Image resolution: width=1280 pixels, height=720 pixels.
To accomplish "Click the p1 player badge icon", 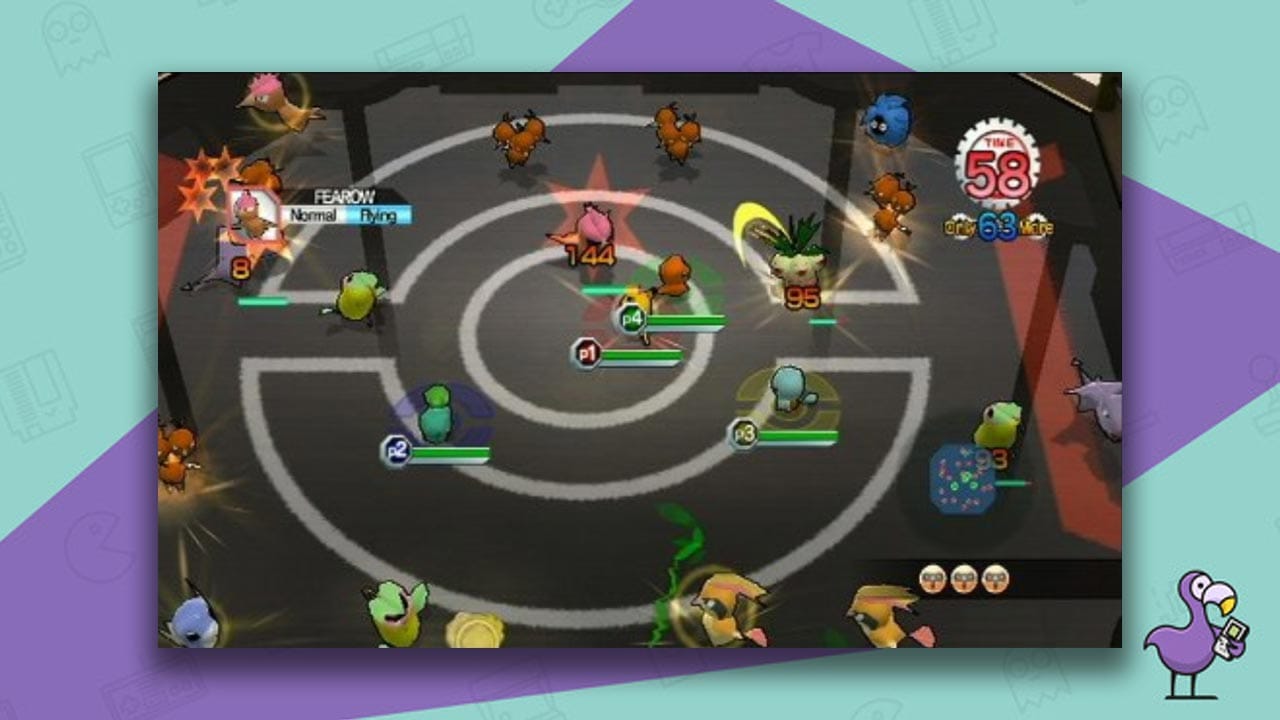I will (x=586, y=354).
